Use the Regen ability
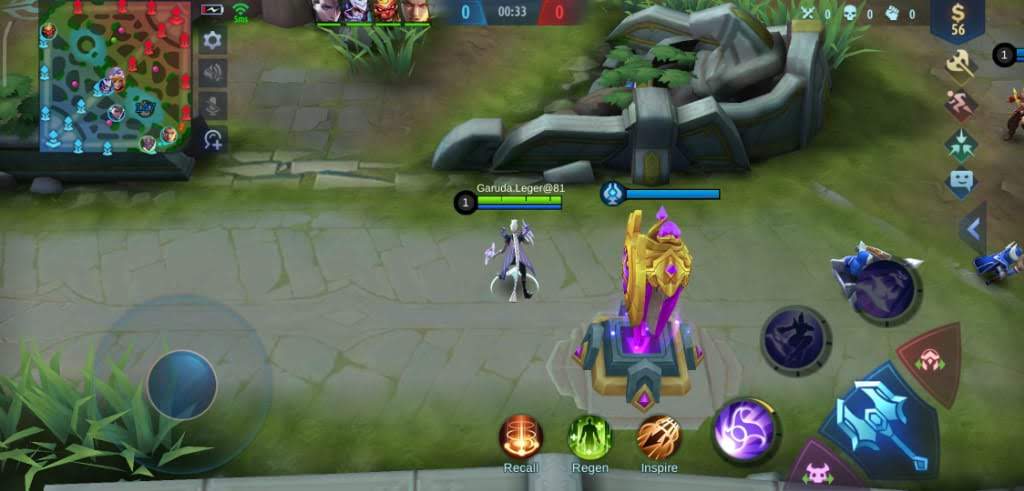This screenshot has height=491, width=1024. coord(589,438)
